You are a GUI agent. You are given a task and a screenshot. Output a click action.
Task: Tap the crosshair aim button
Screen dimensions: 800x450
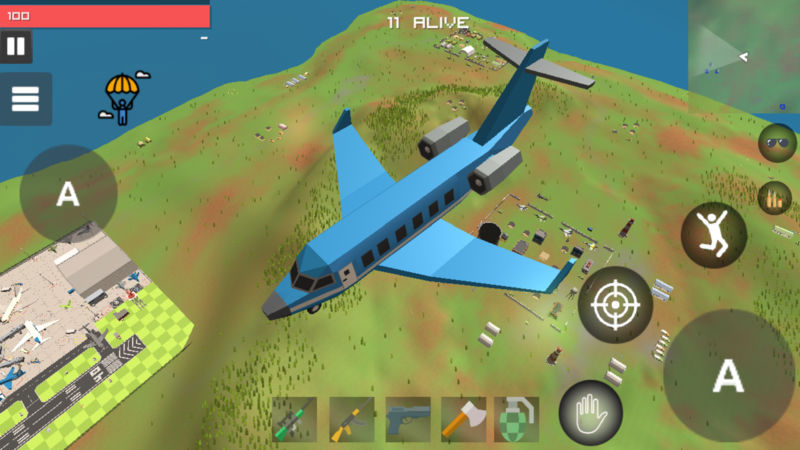[615, 305]
